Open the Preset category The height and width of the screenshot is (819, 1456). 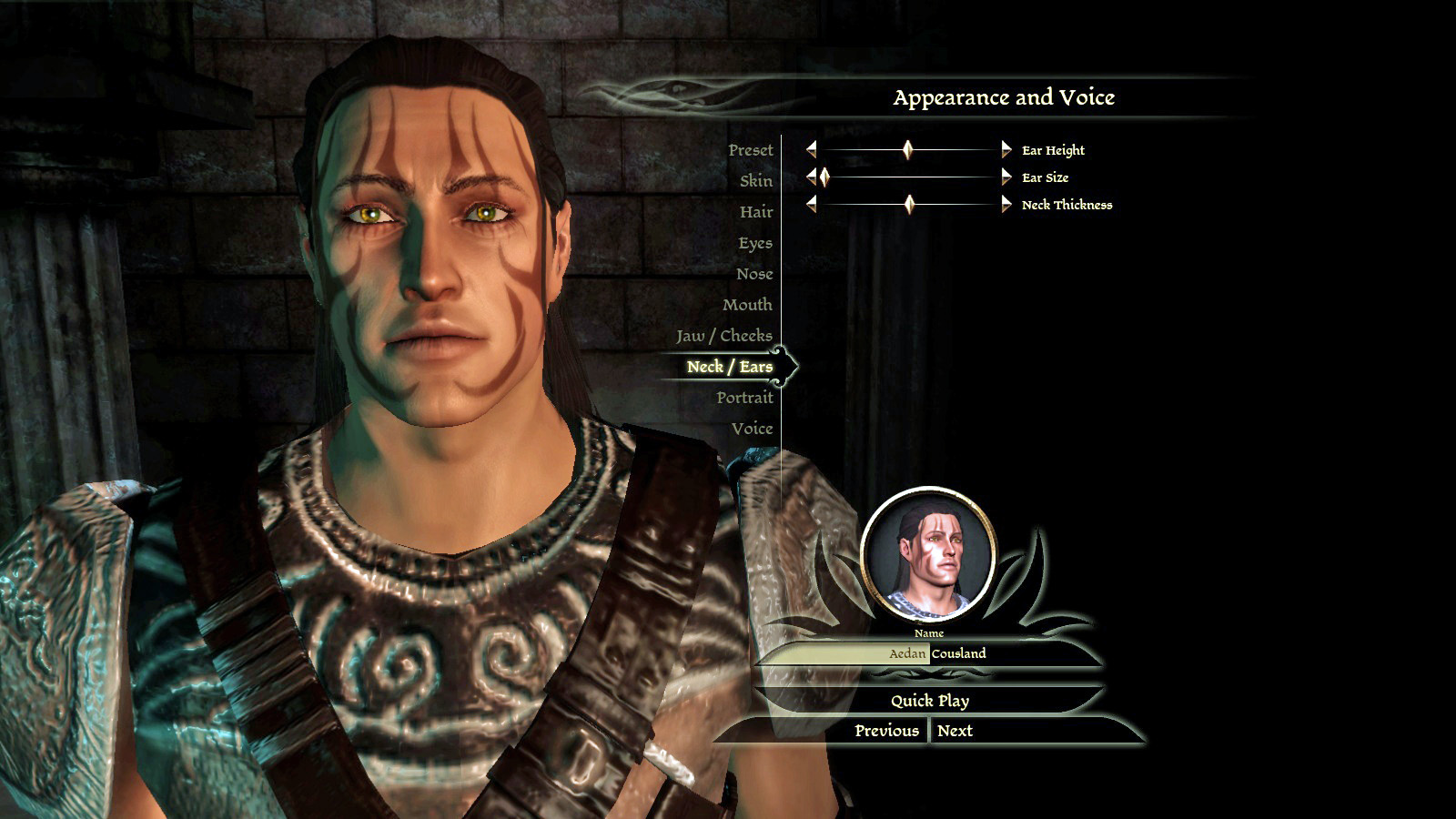coord(750,150)
